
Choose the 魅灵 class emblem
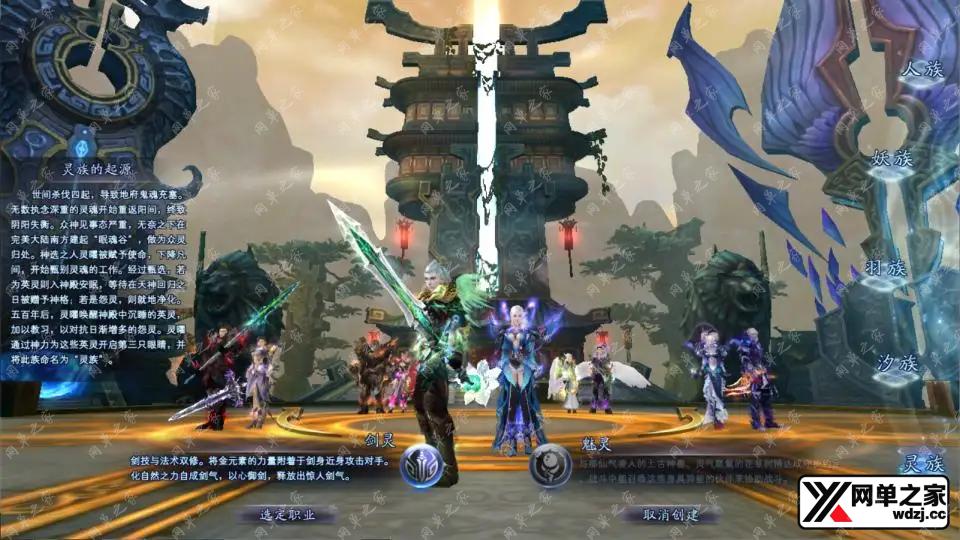pyautogui.click(x=550, y=466)
